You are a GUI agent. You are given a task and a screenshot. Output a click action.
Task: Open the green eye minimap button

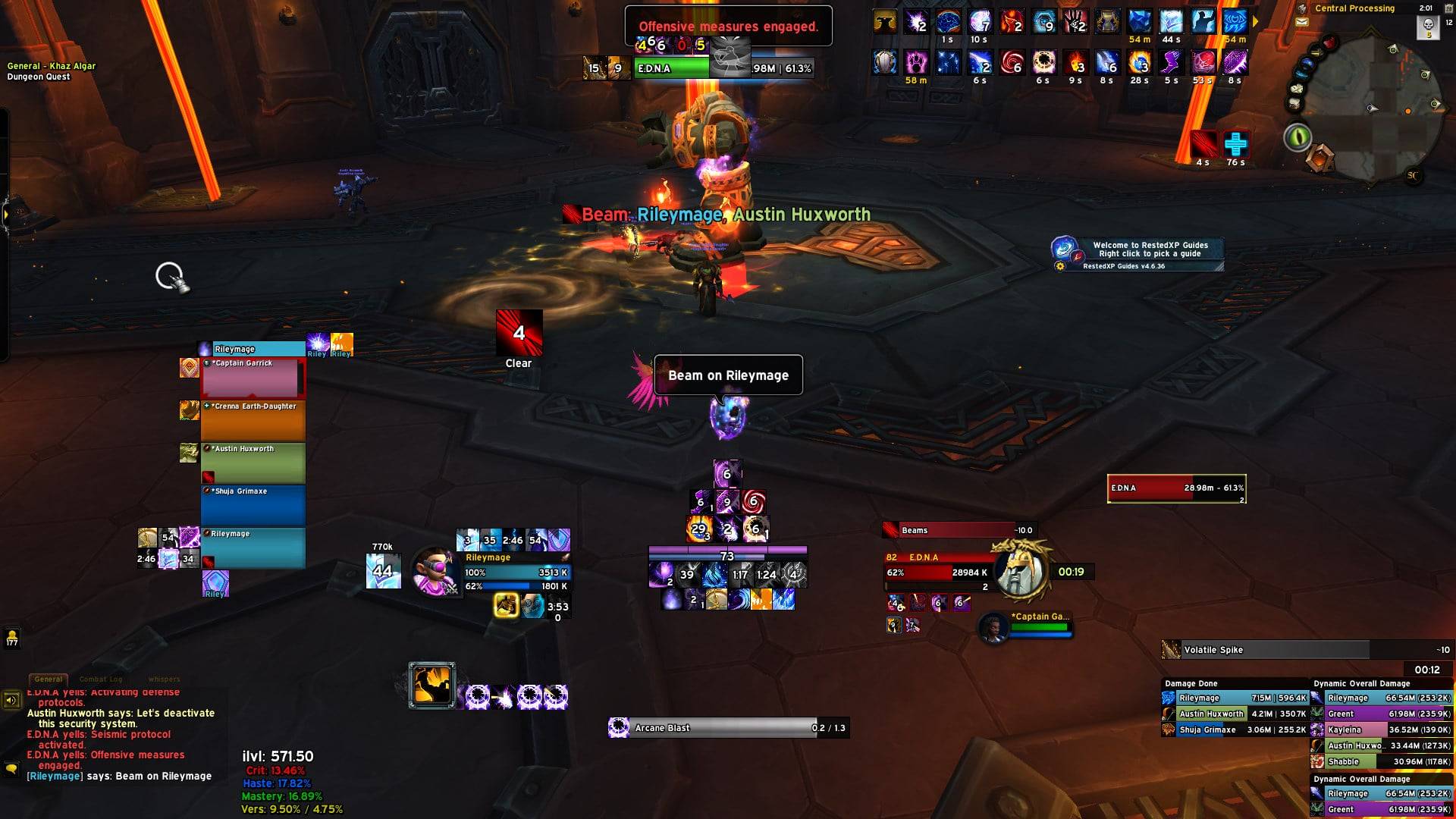coord(1298,137)
